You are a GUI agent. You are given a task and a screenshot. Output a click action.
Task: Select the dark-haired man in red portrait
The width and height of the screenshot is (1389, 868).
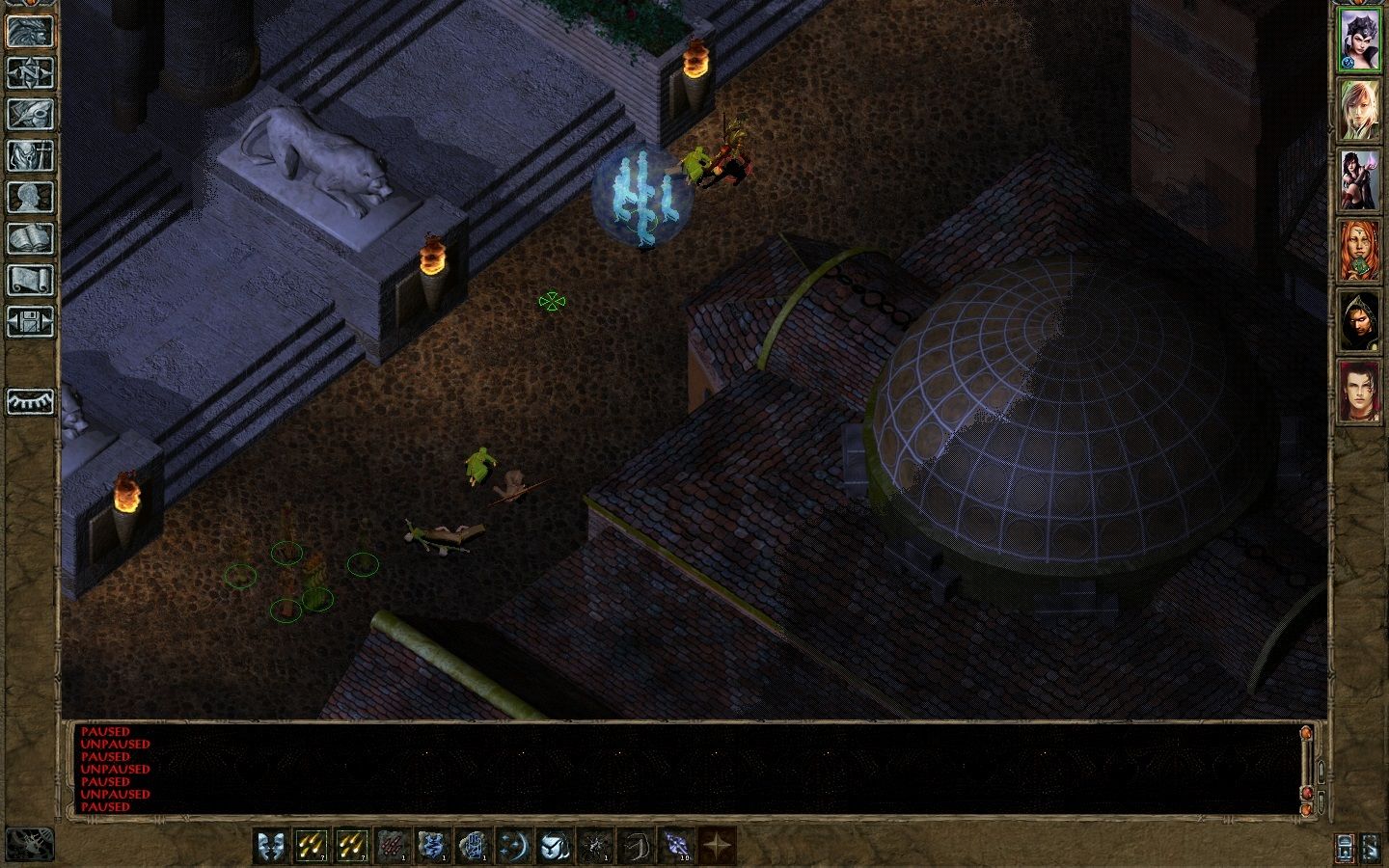[x=1360, y=392]
